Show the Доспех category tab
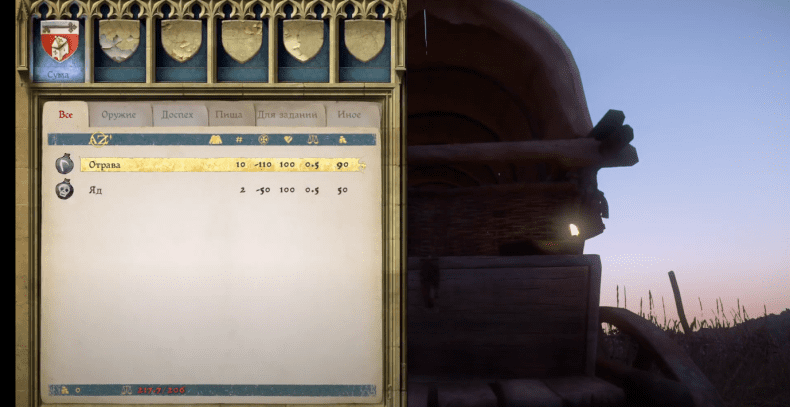 [x=178, y=115]
